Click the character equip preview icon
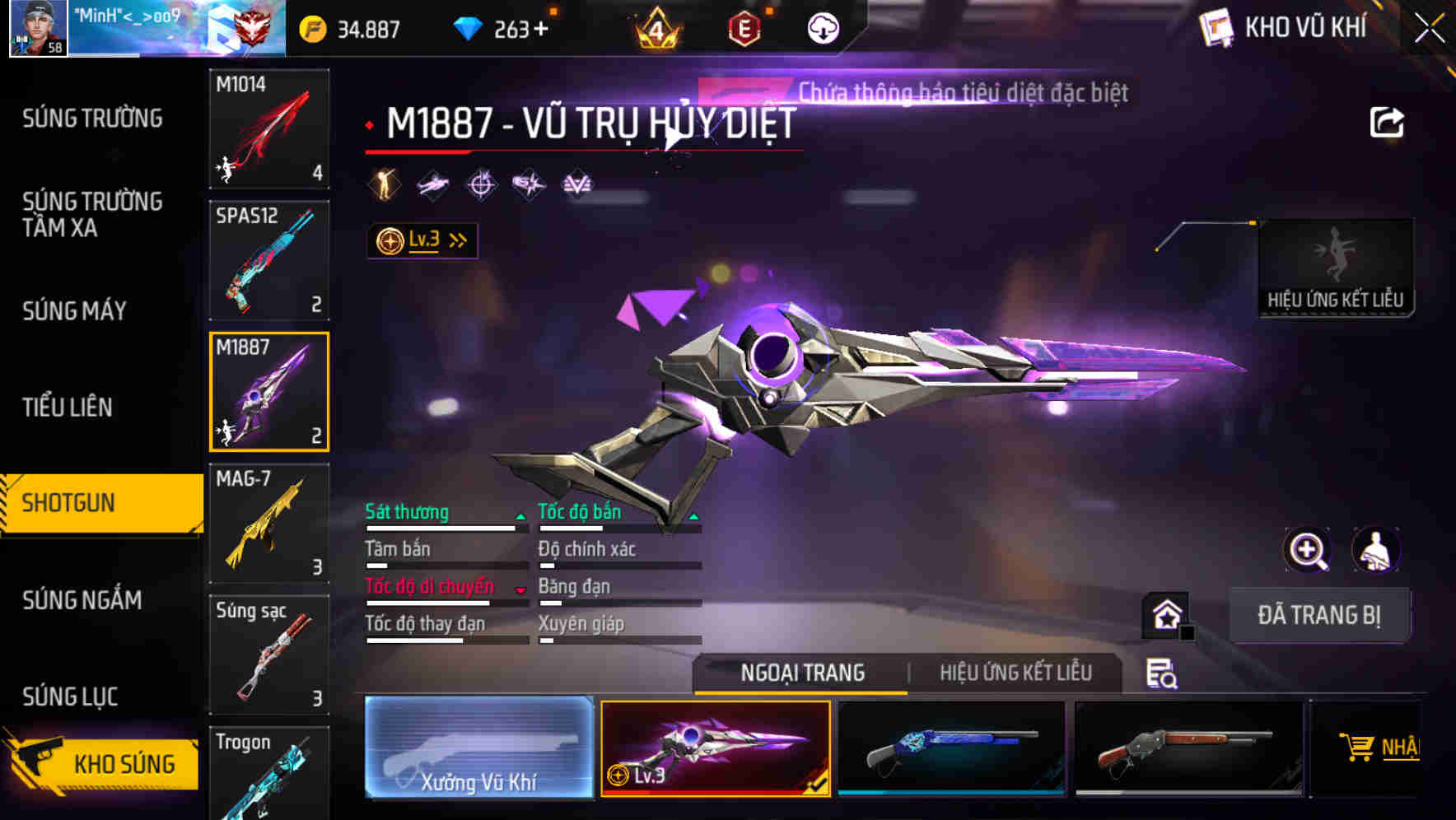 (1374, 550)
